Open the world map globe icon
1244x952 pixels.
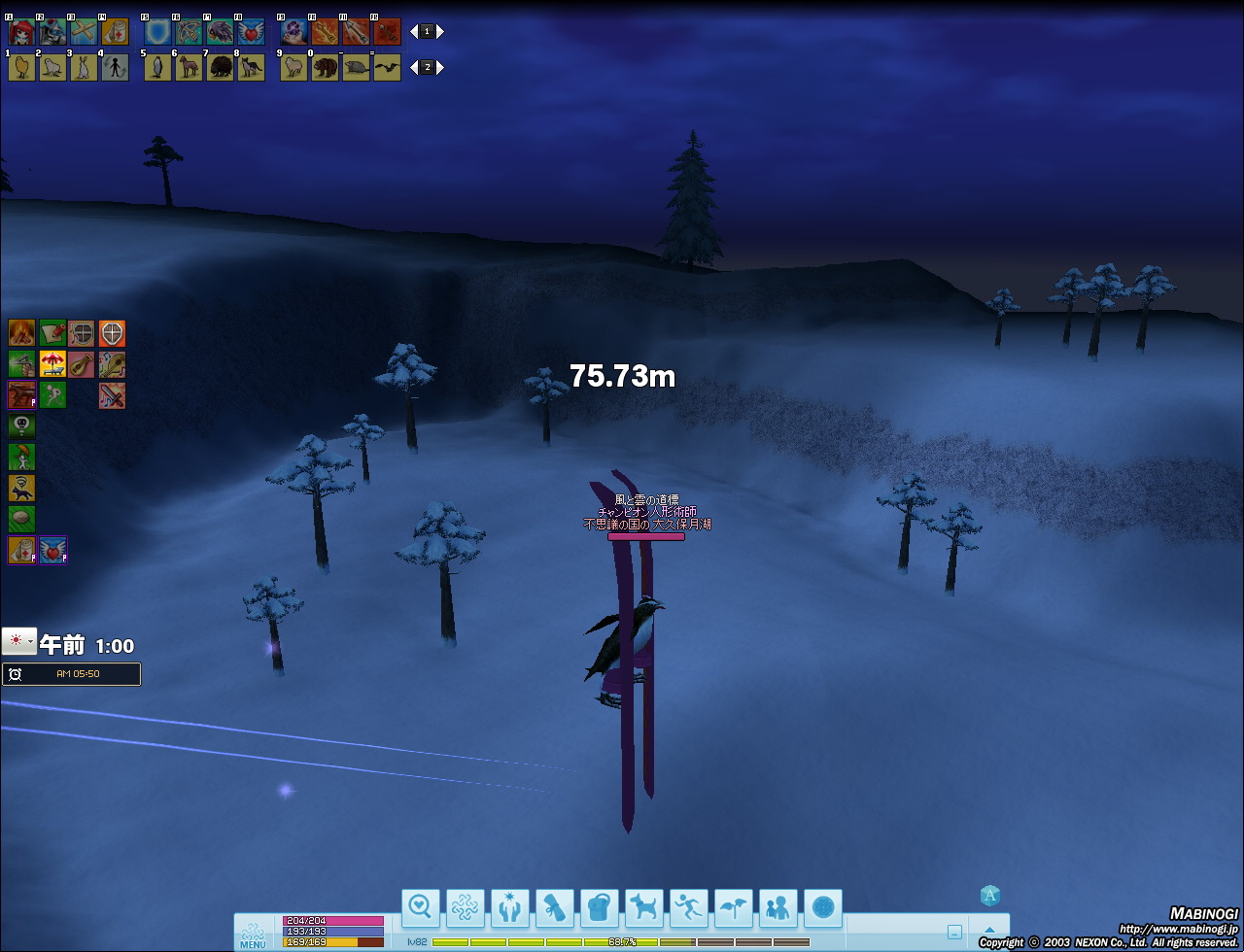point(823,908)
